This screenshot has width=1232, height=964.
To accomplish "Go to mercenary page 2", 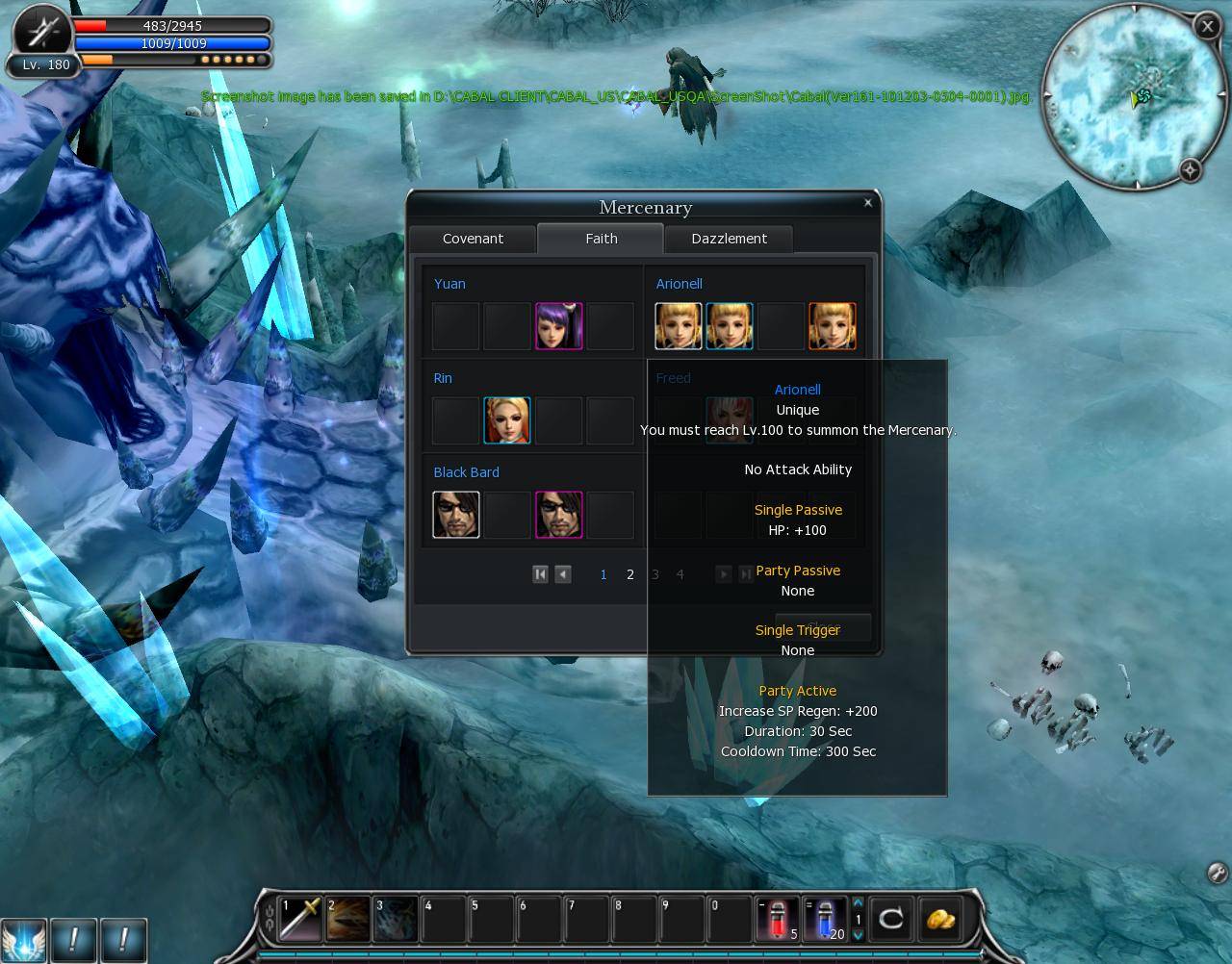I will point(630,574).
